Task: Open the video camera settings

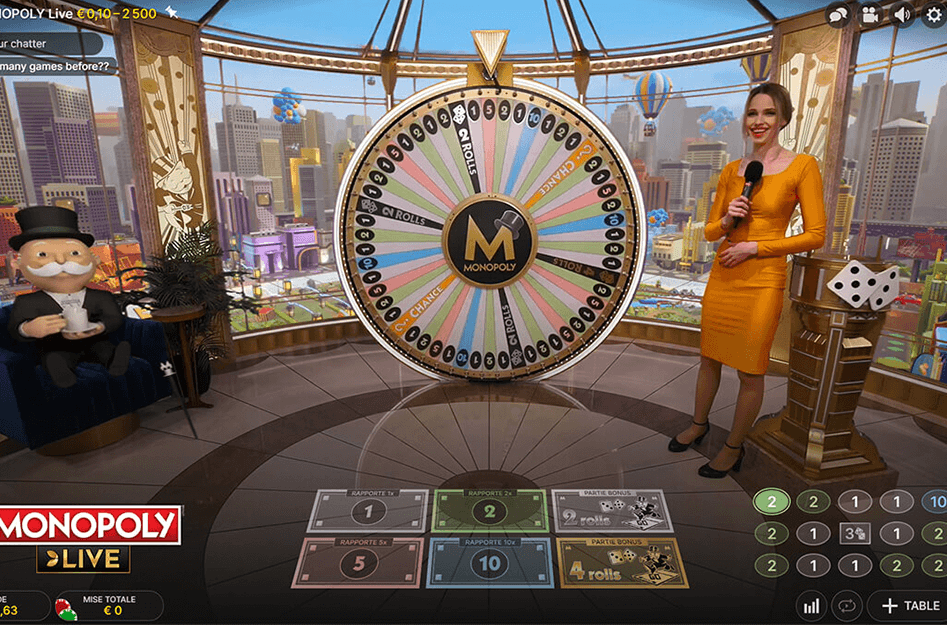Action: click(870, 14)
